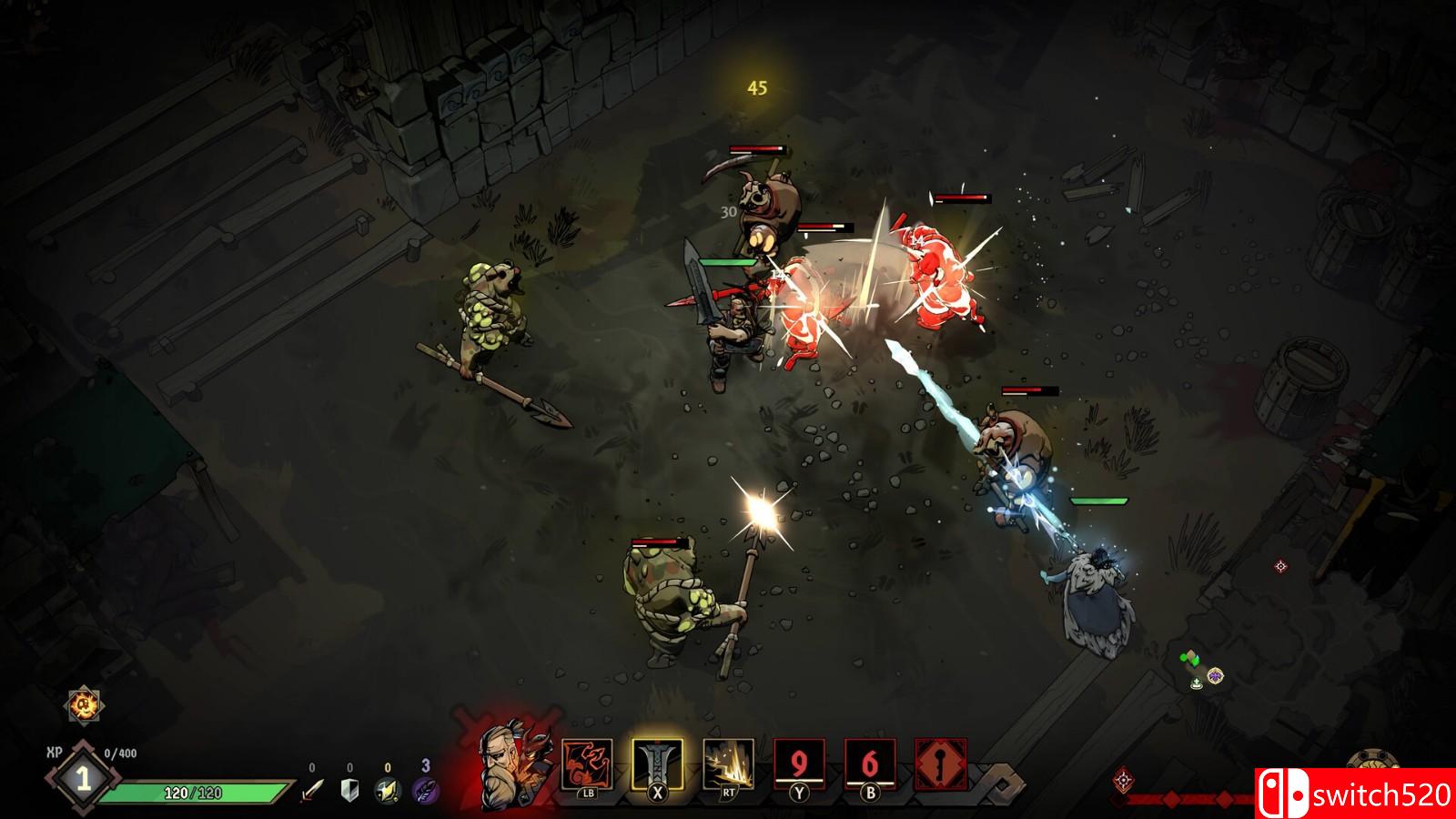Click the purple bat marker on minimap
The width and height of the screenshot is (1456, 819).
click(1215, 675)
